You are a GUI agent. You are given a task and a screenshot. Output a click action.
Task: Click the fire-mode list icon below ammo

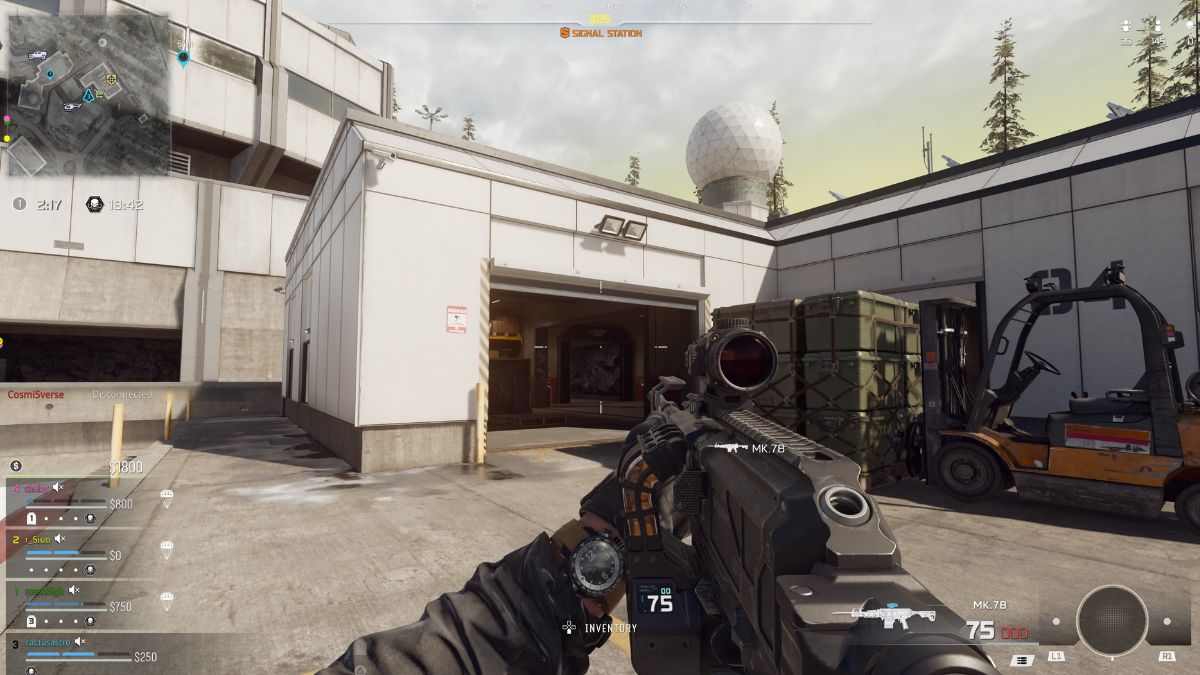[x=1022, y=660]
